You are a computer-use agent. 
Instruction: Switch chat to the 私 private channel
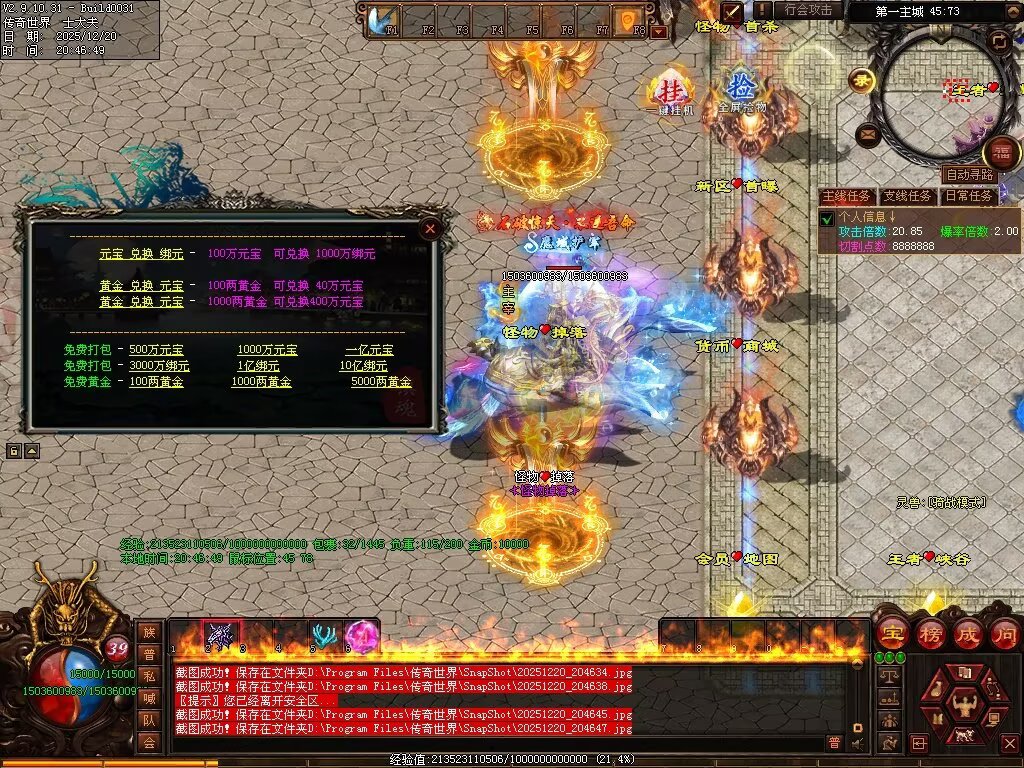(x=149, y=677)
